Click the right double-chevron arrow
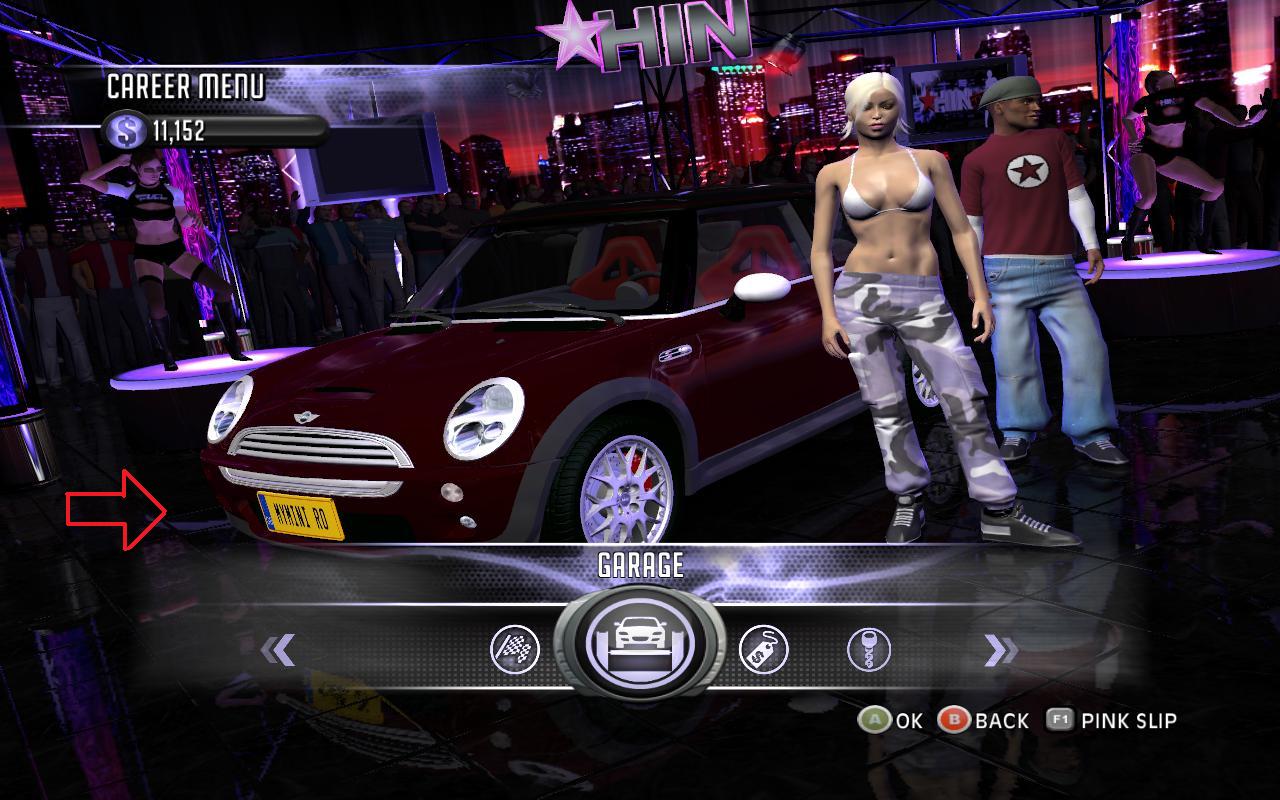This screenshot has width=1280, height=800. point(1000,651)
